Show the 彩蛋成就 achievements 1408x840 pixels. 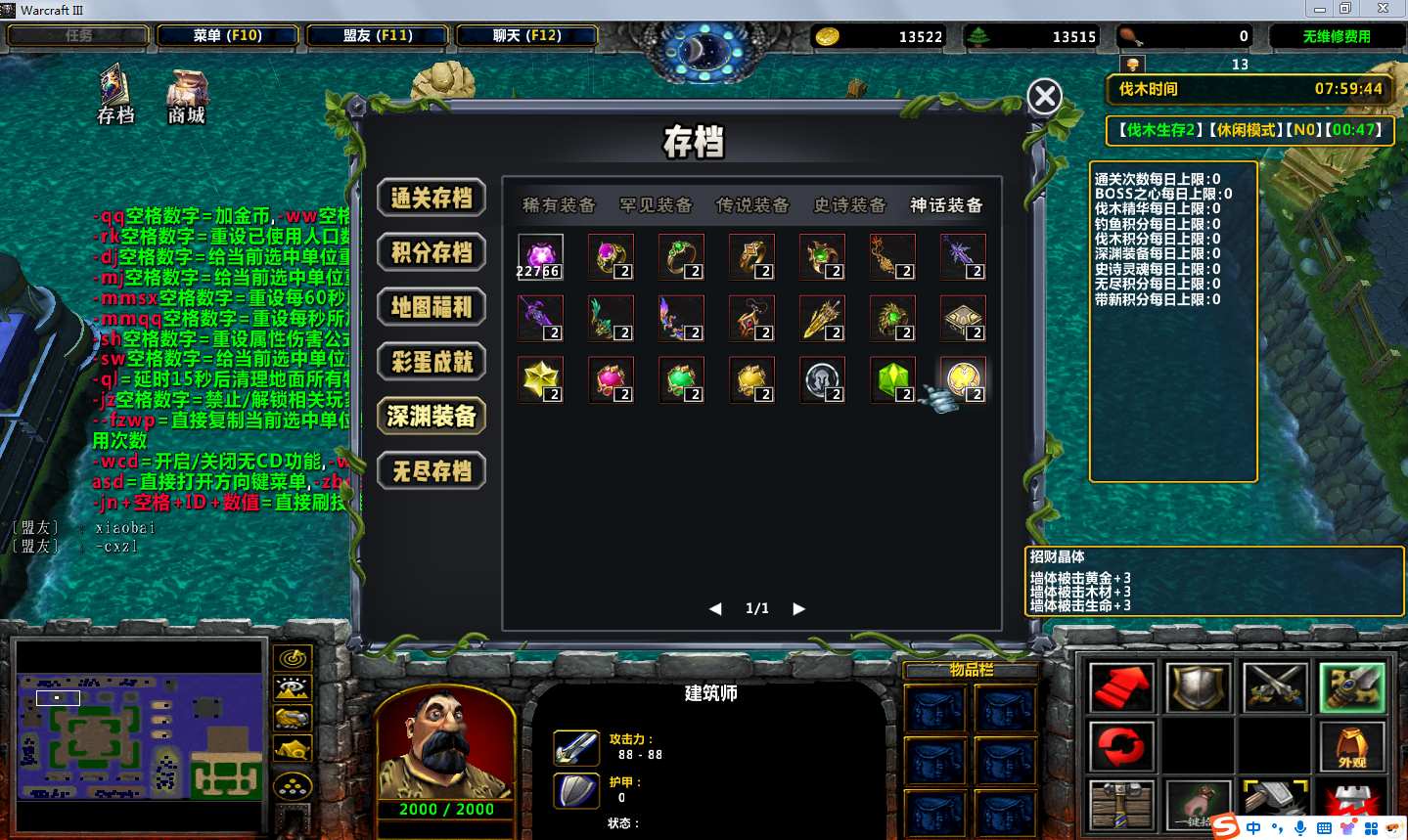click(x=431, y=363)
